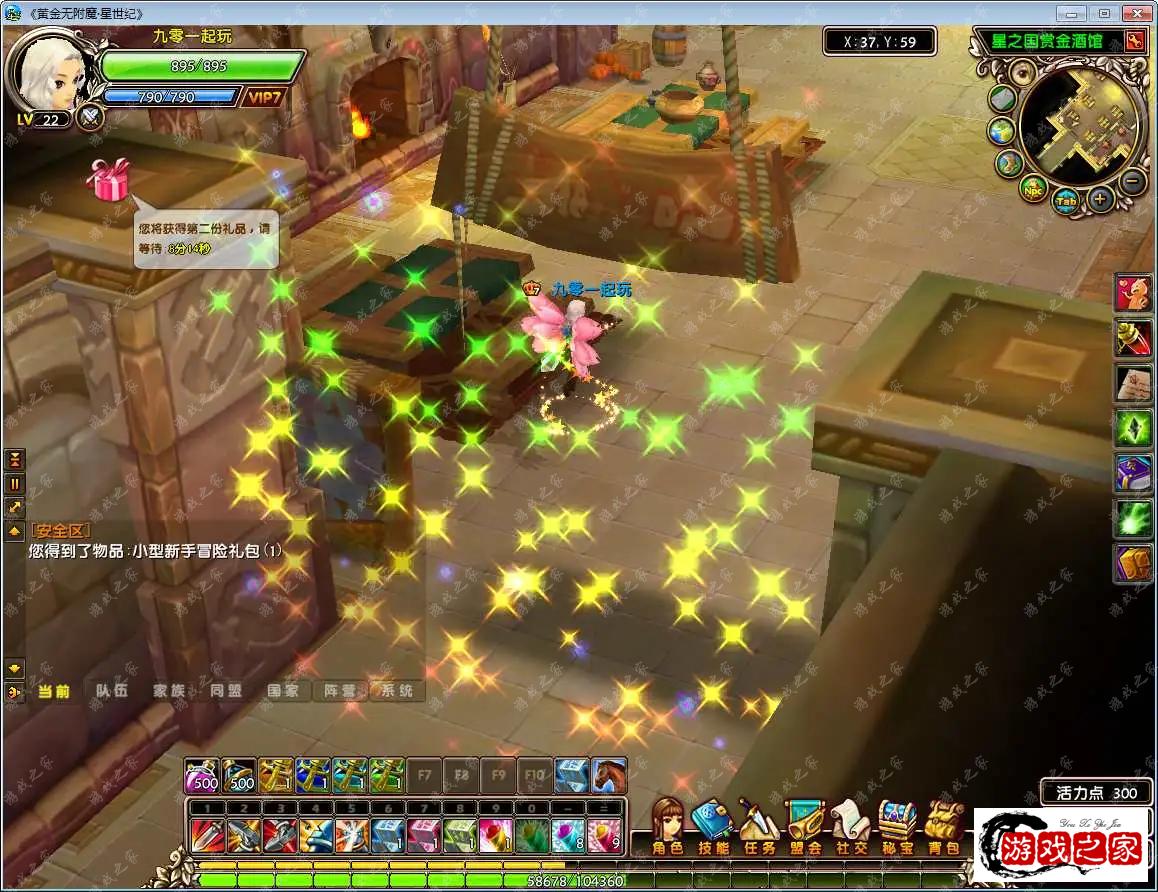Image resolution: width=1158 pixels, height=892 pixels.
Task: Select the 家族 family chat tab
Action: [169, 691]
